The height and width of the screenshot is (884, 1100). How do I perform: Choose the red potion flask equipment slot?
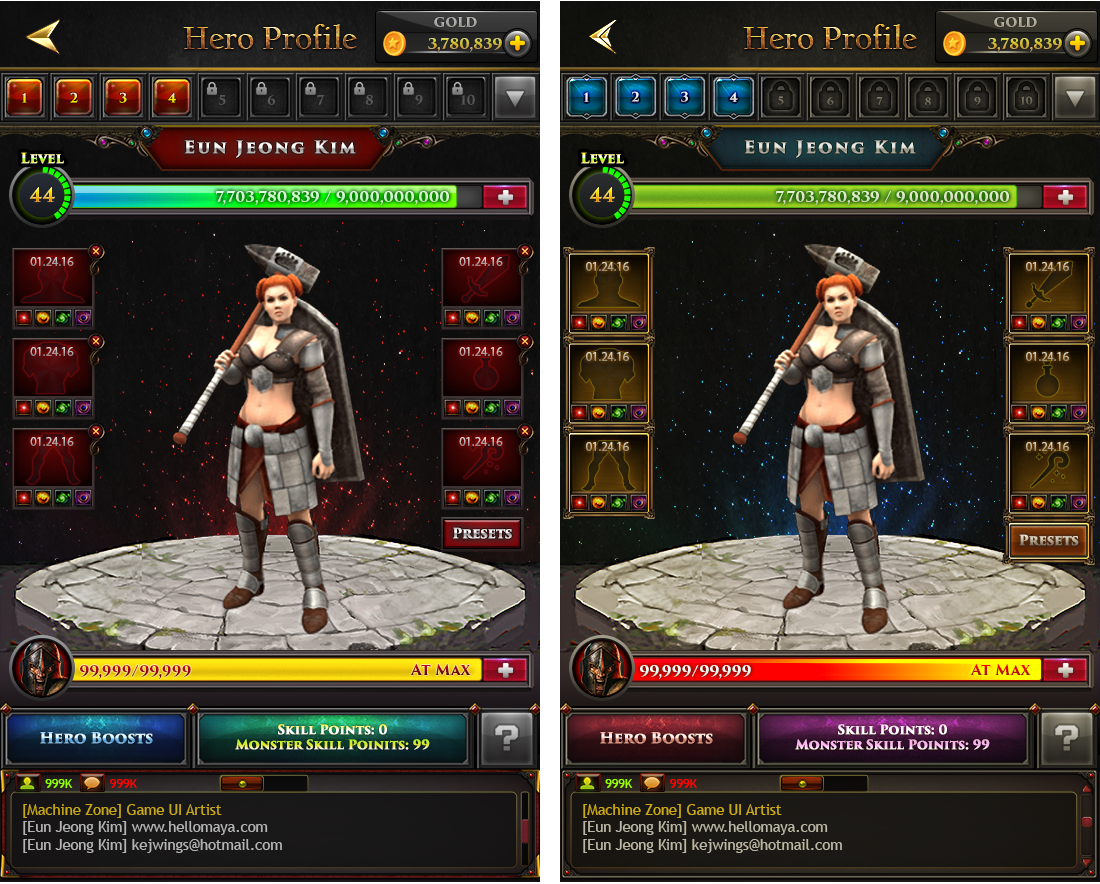pos(482,373)
